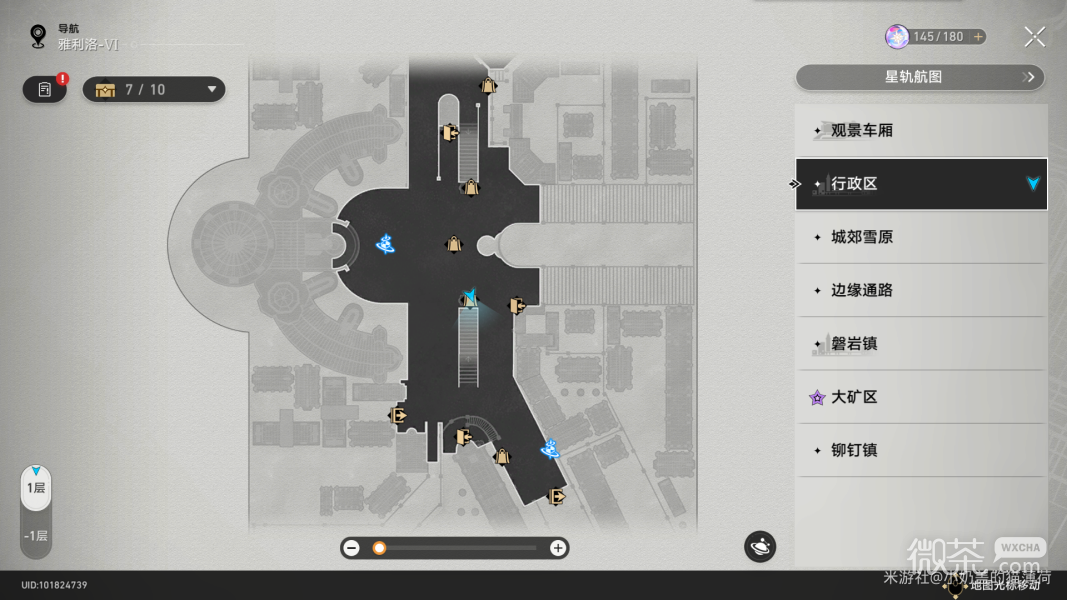Switch to basement floor -1层
Screen dimensions: 1067x600
click(36, 535)
